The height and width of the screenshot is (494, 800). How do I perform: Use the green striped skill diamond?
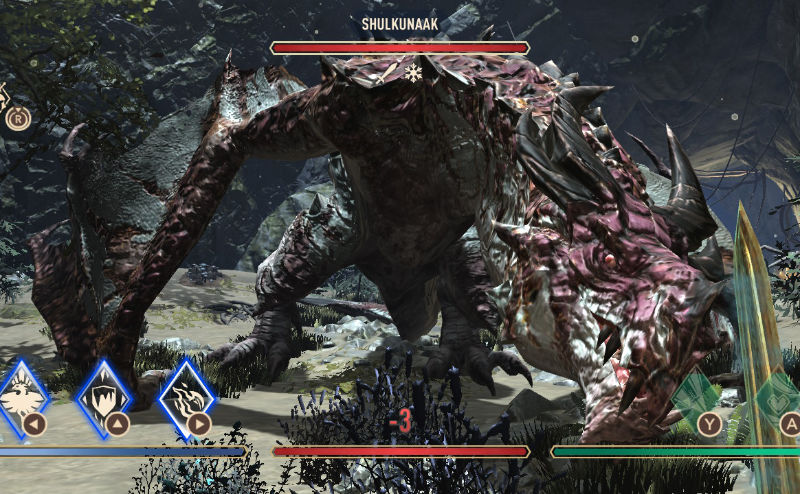[697, 396]
